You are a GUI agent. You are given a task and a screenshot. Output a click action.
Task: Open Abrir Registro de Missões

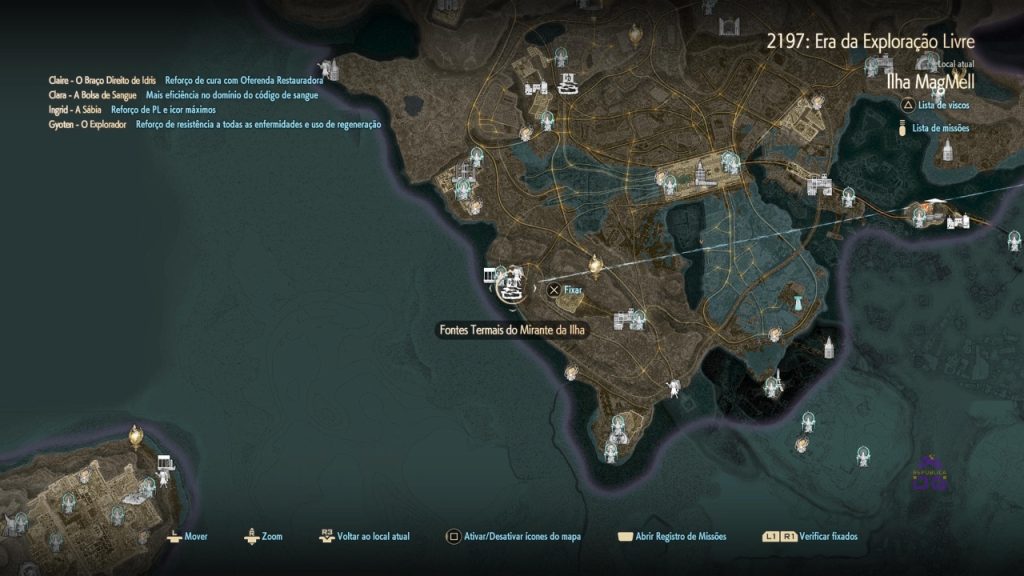(x=674, y=537)
